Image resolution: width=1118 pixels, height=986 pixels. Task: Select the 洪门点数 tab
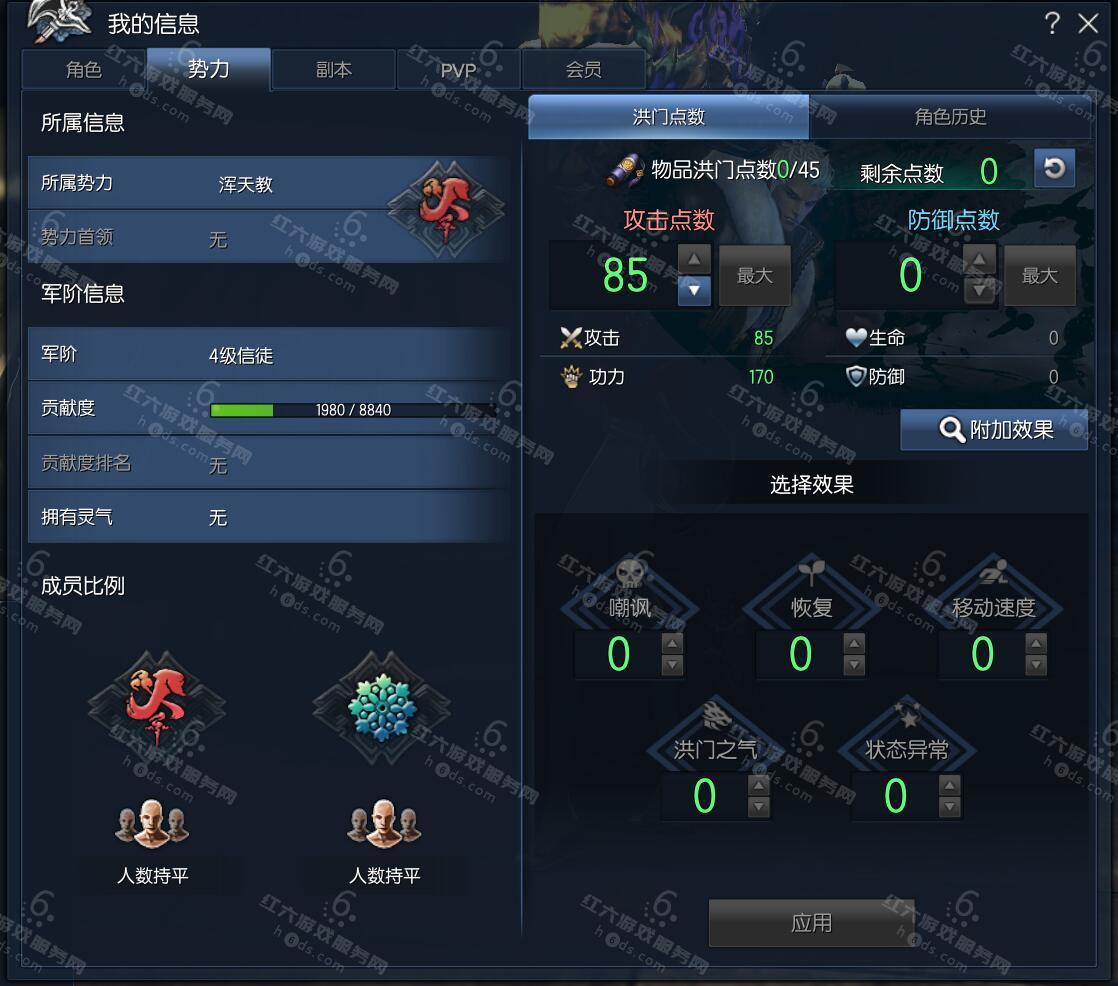click(x=669, y=117)
